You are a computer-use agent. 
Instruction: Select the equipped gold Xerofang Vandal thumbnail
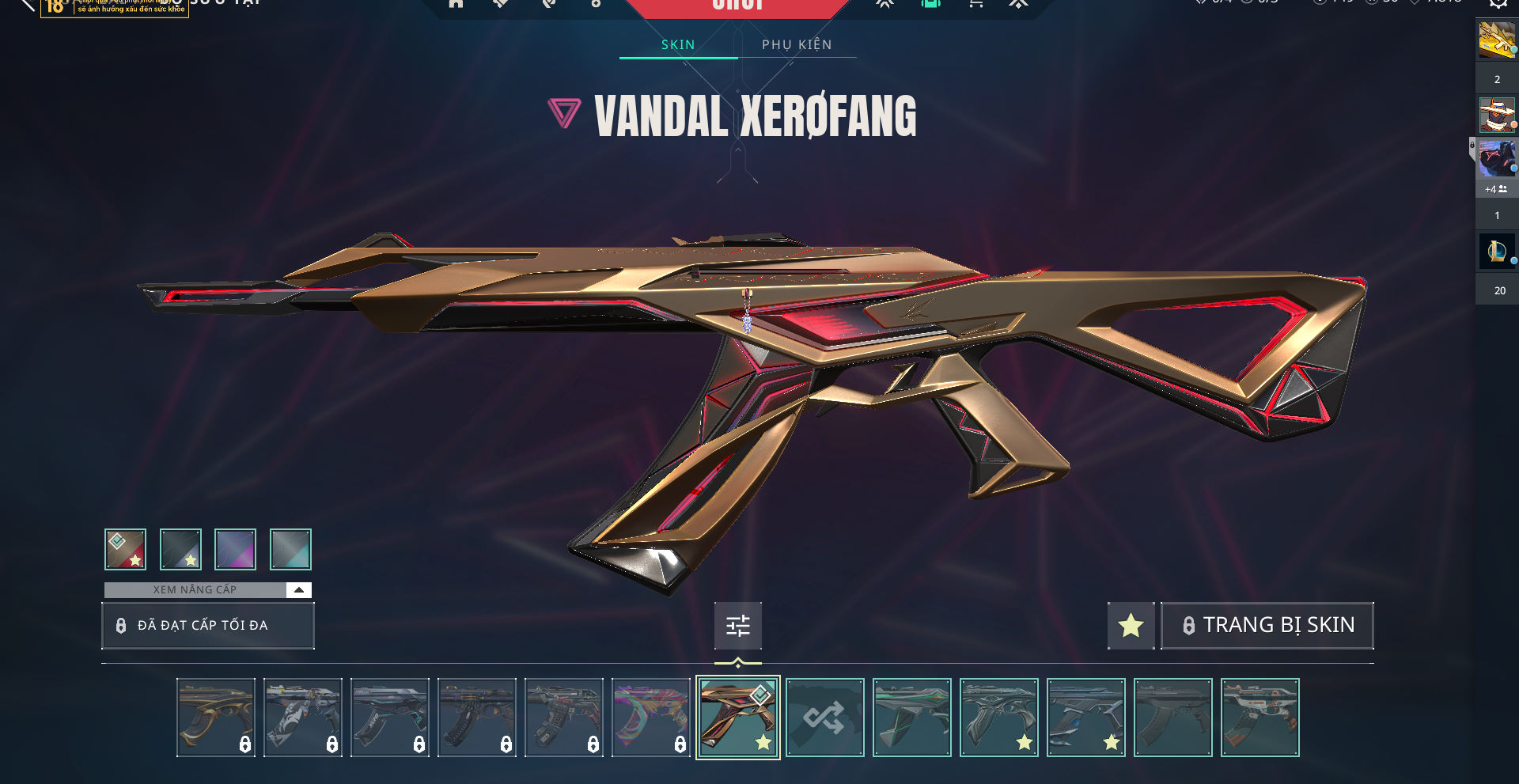pyautogui.click(x=737, y=718)
